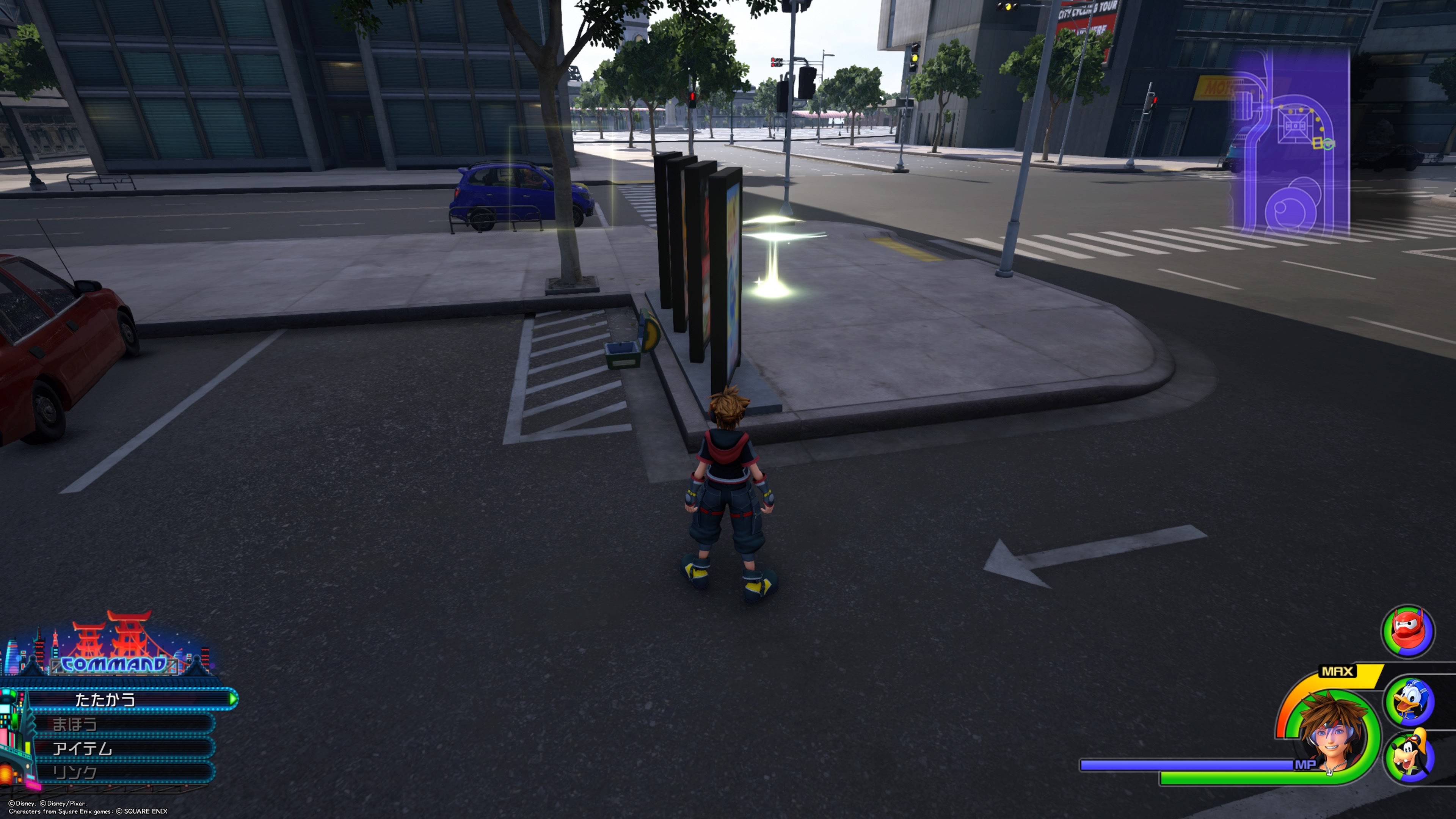Click Donald Duck's party portrait
This screenshot has height=819, width=1456.
1410,701
